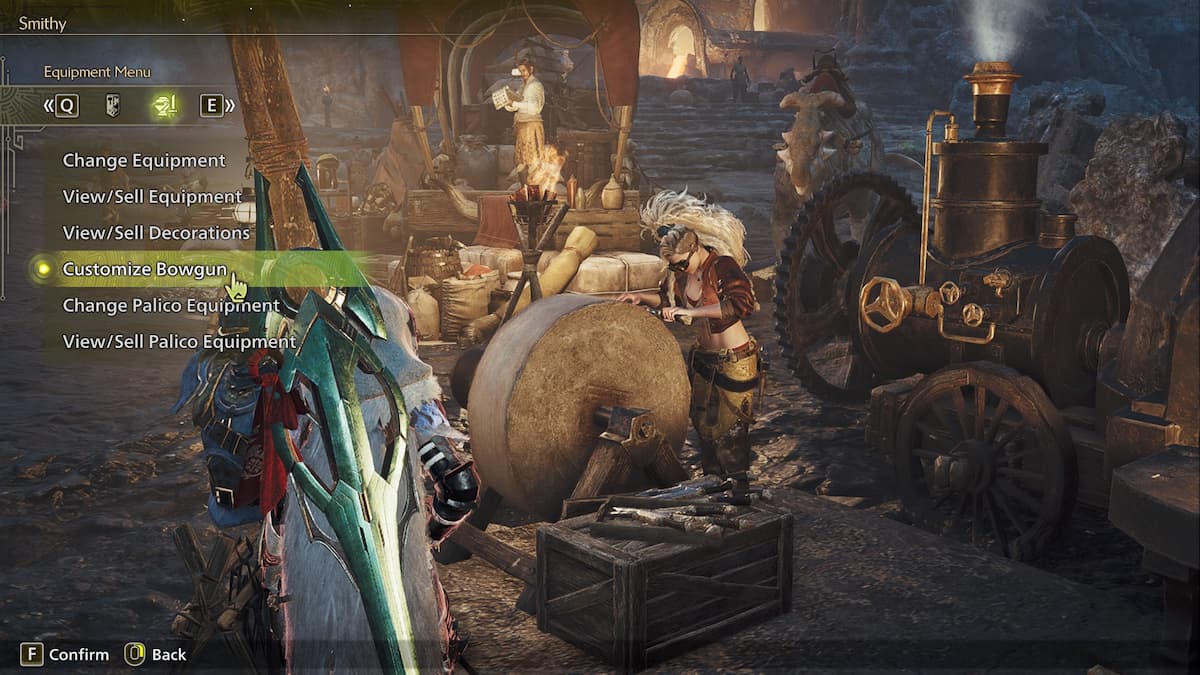This screenshot has height=675, width=1200.
Task: Click the highlighted Customize Bowgun entry
Action: (145, 269)
